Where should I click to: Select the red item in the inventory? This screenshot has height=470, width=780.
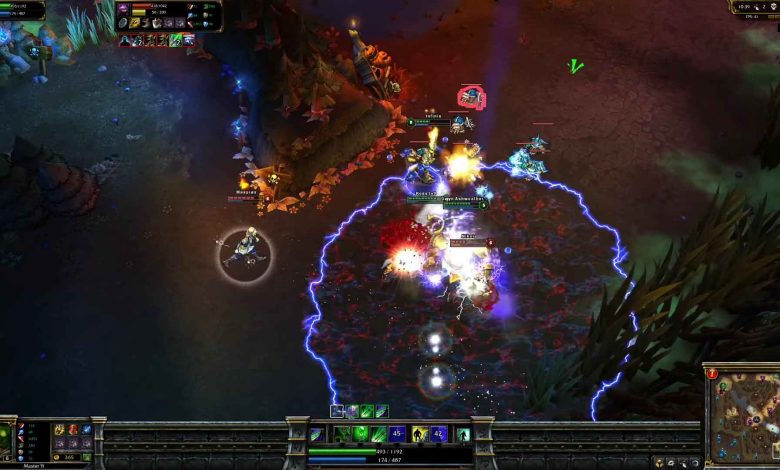click(73, 429)
